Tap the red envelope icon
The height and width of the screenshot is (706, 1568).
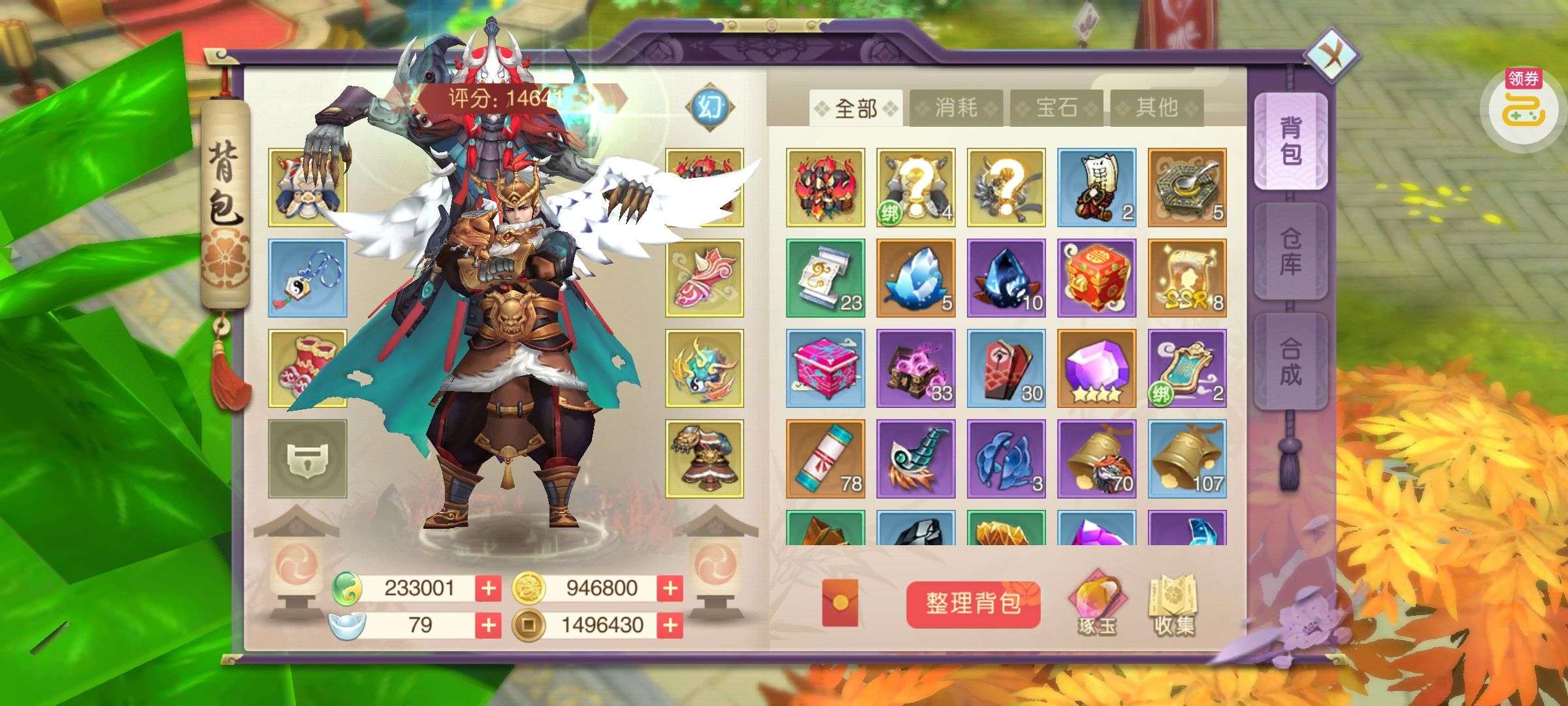point(840,603)
